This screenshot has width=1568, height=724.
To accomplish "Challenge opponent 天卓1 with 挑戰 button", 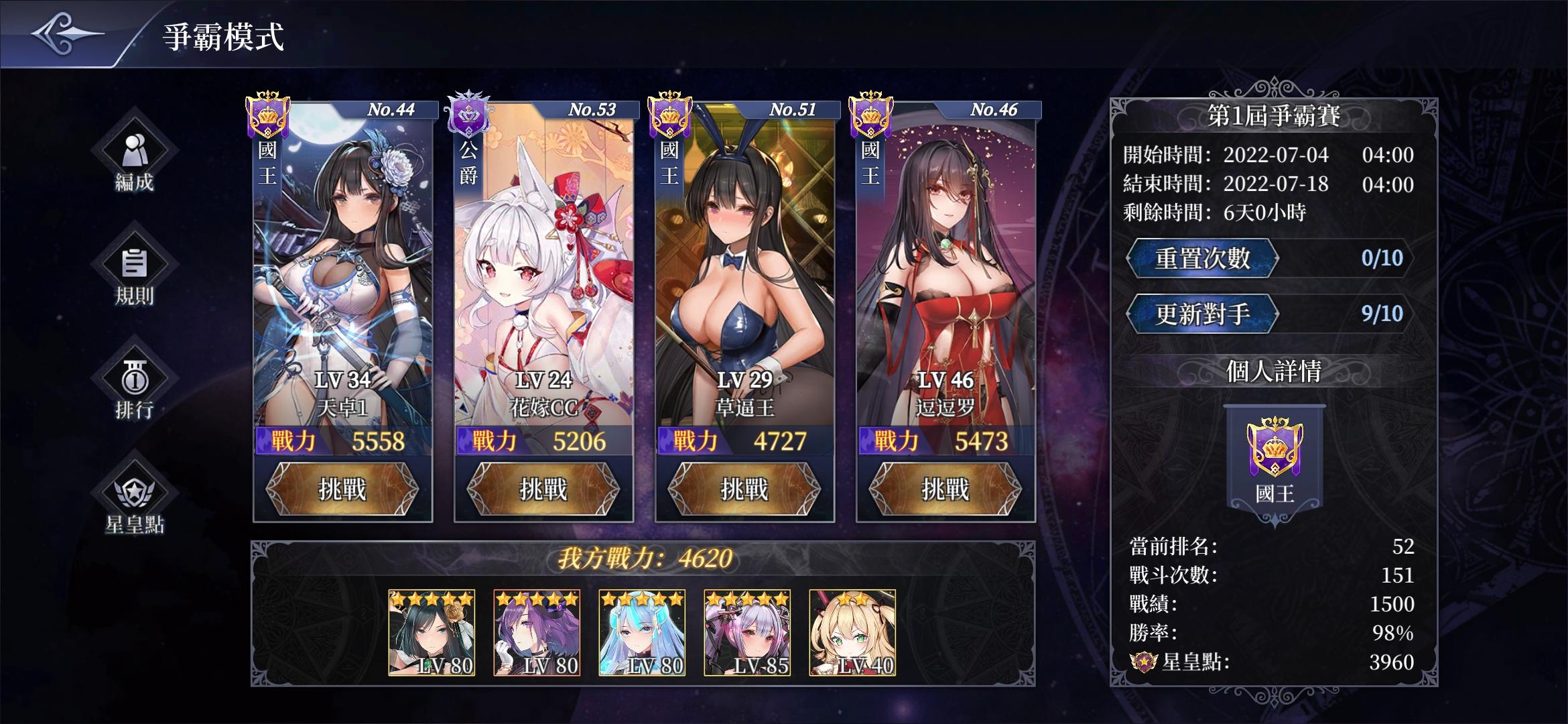I will (342, 489).
